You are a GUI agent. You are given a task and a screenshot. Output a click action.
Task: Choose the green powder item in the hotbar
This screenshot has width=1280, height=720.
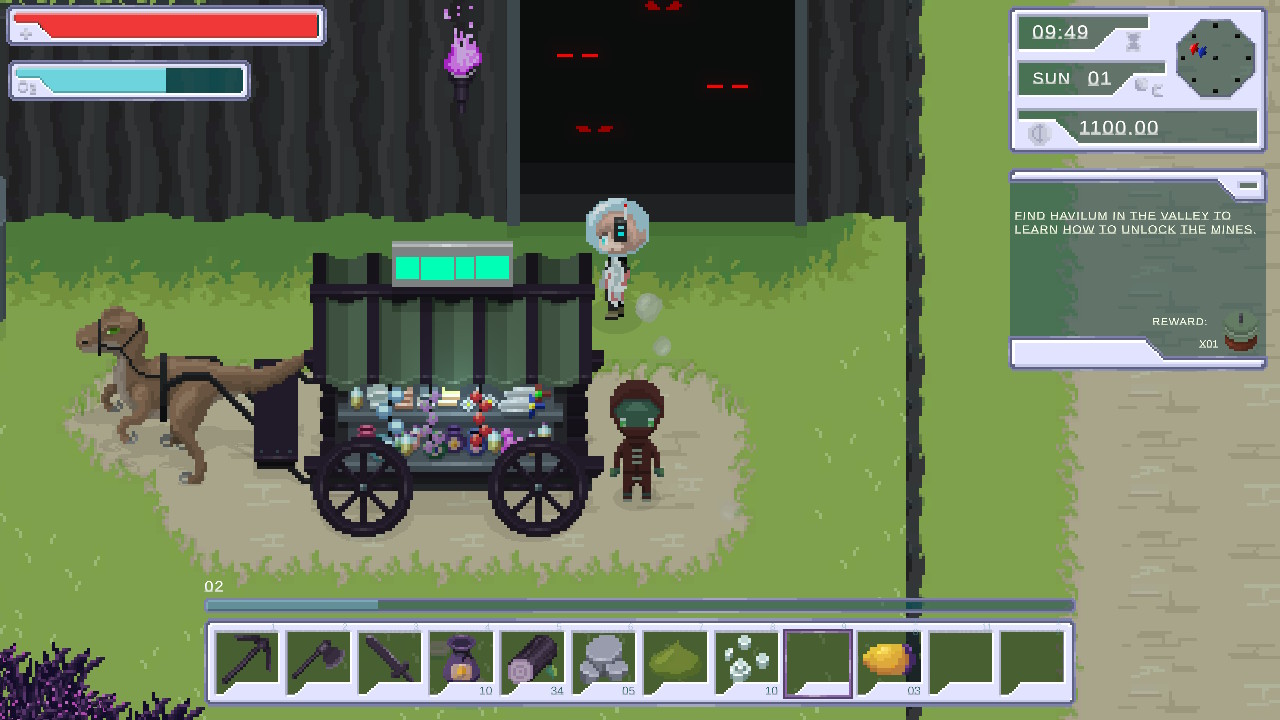[675, 660]
